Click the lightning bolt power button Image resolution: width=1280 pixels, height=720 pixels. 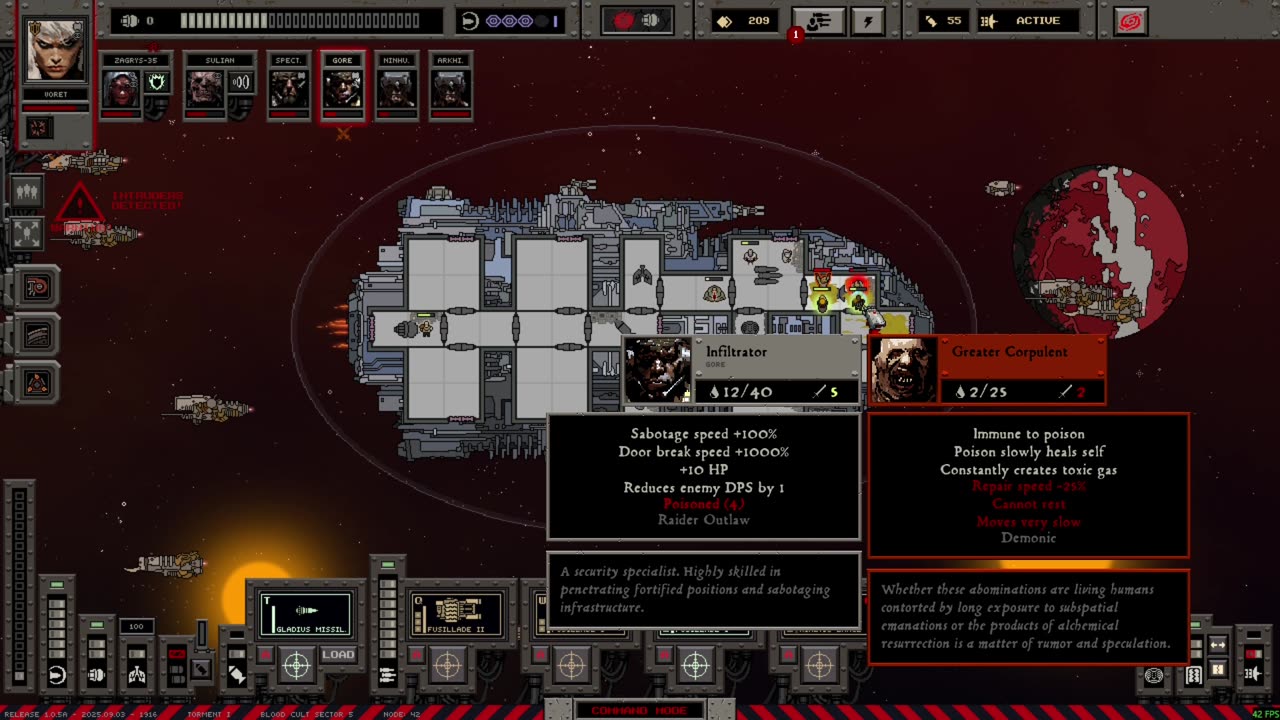coord(867,21)
